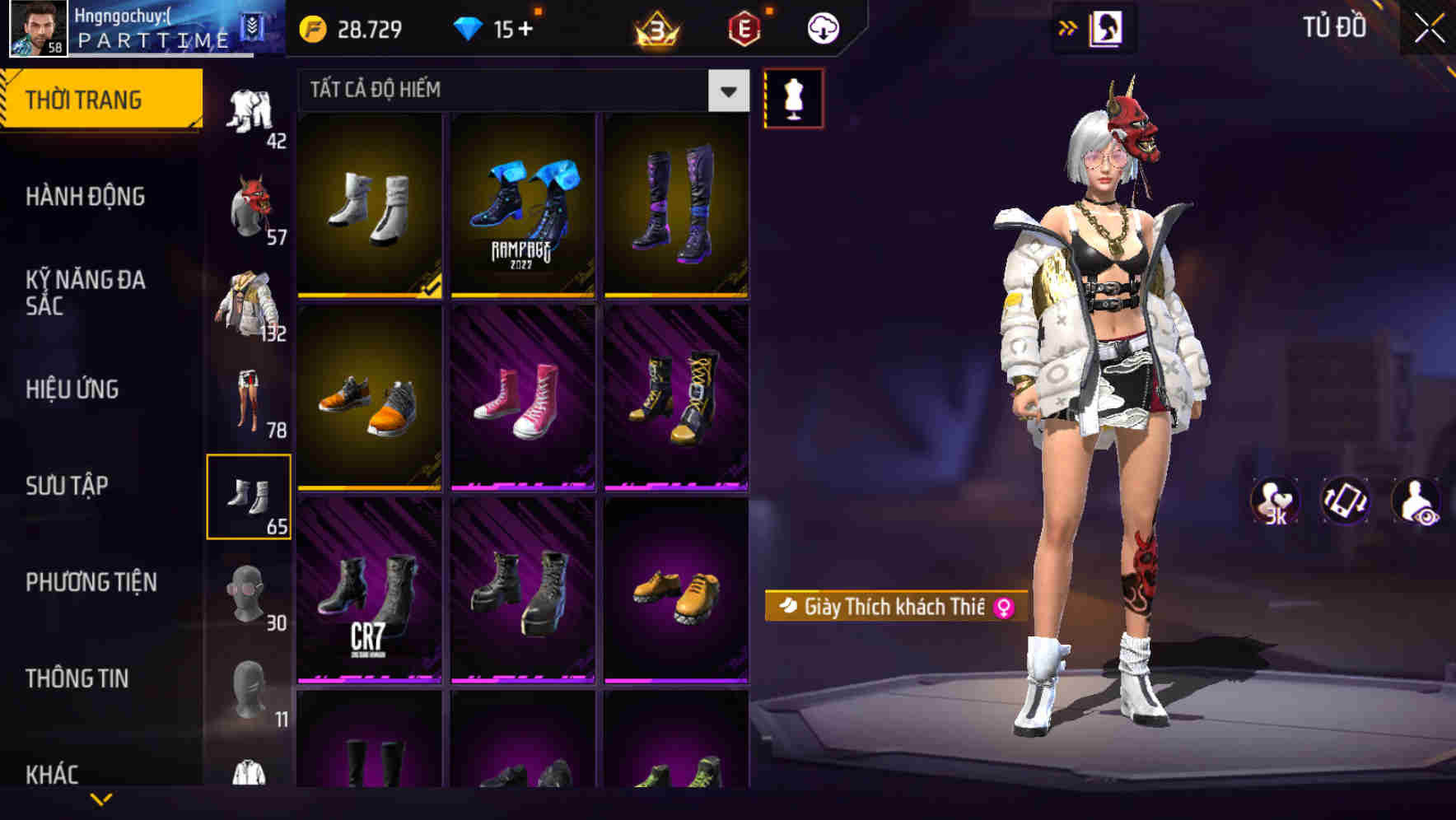The width and height of the screenshot is (1456, 820).
Task: Select the shoes category icon showing 65 items
Action: coord(251,494)
